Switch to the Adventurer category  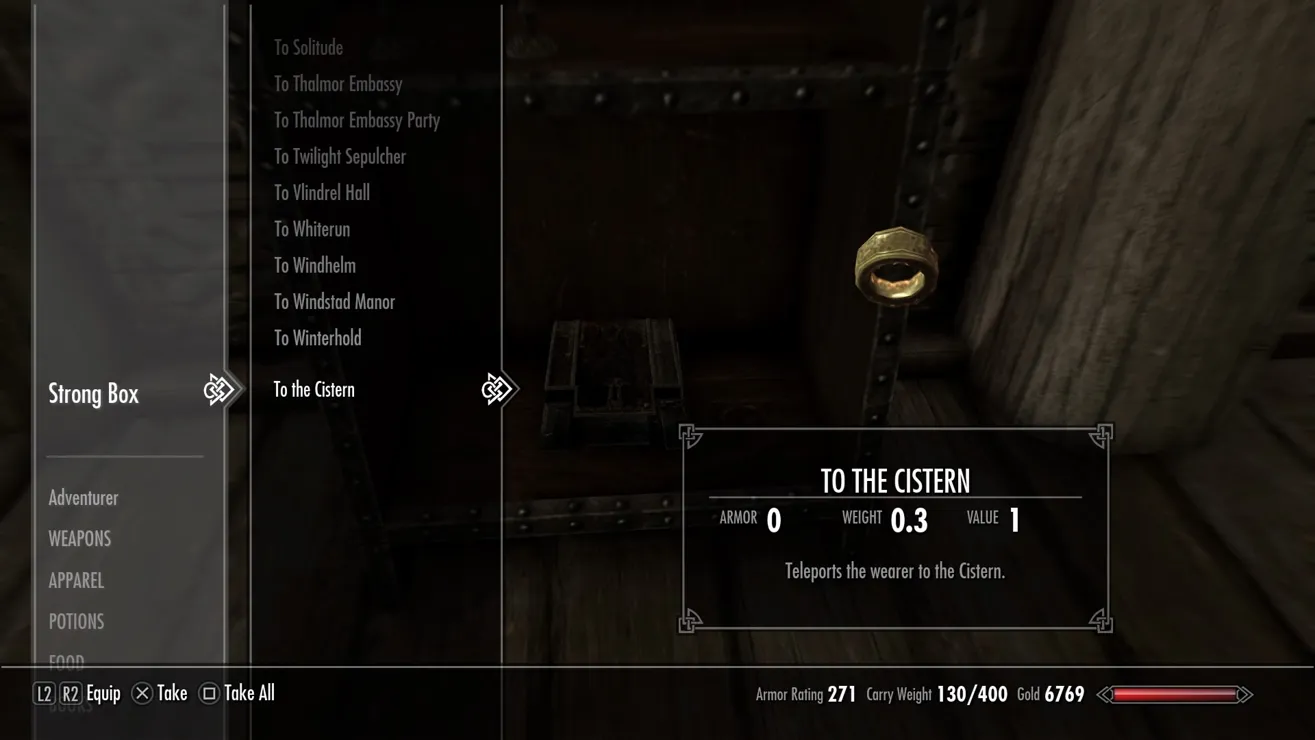coord(83,498)
